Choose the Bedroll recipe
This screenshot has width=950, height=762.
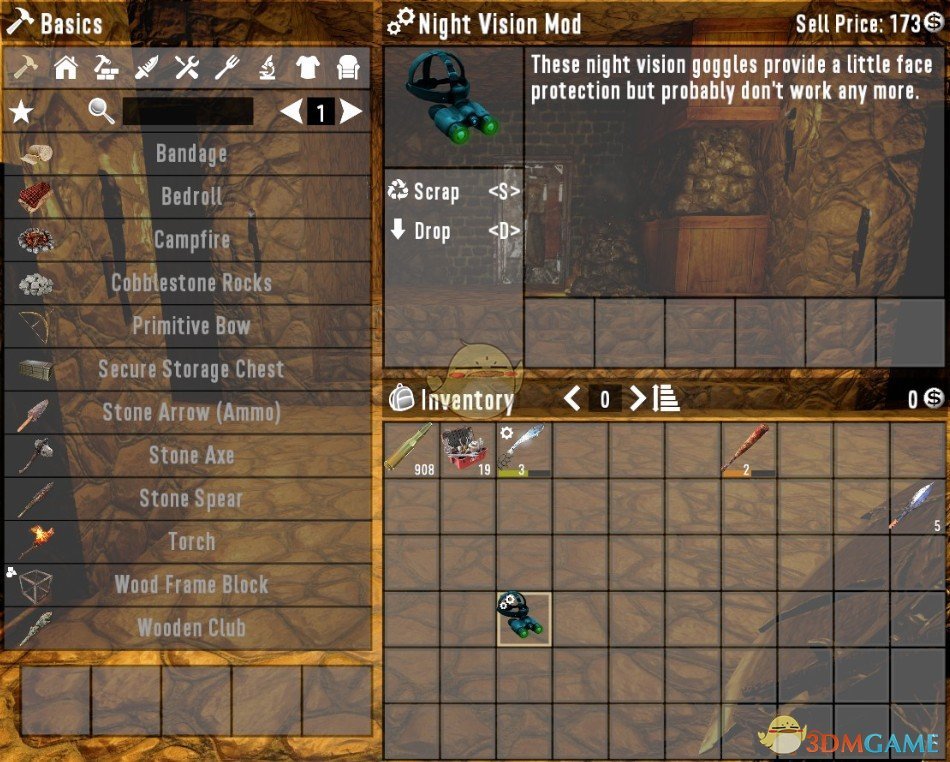[190, 197]
